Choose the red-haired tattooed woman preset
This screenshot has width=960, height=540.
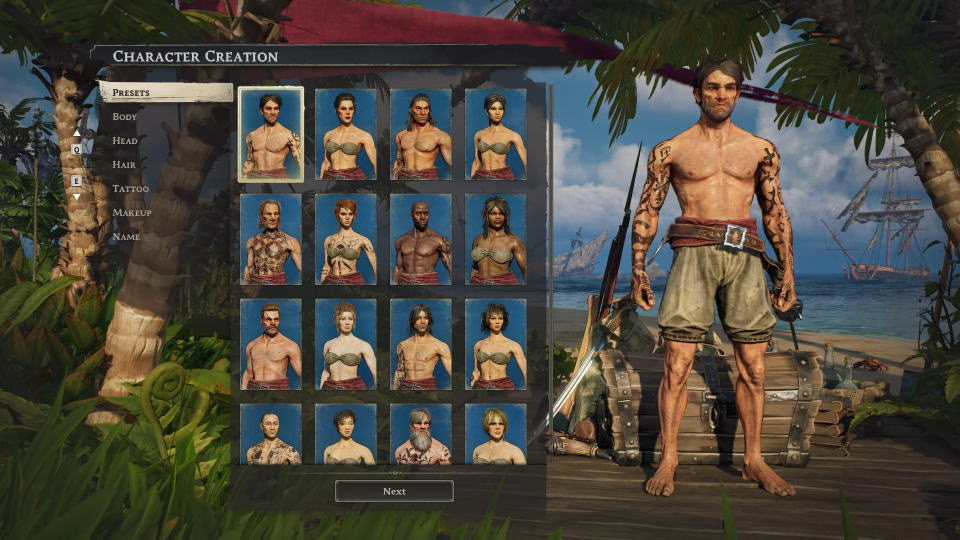346,239
